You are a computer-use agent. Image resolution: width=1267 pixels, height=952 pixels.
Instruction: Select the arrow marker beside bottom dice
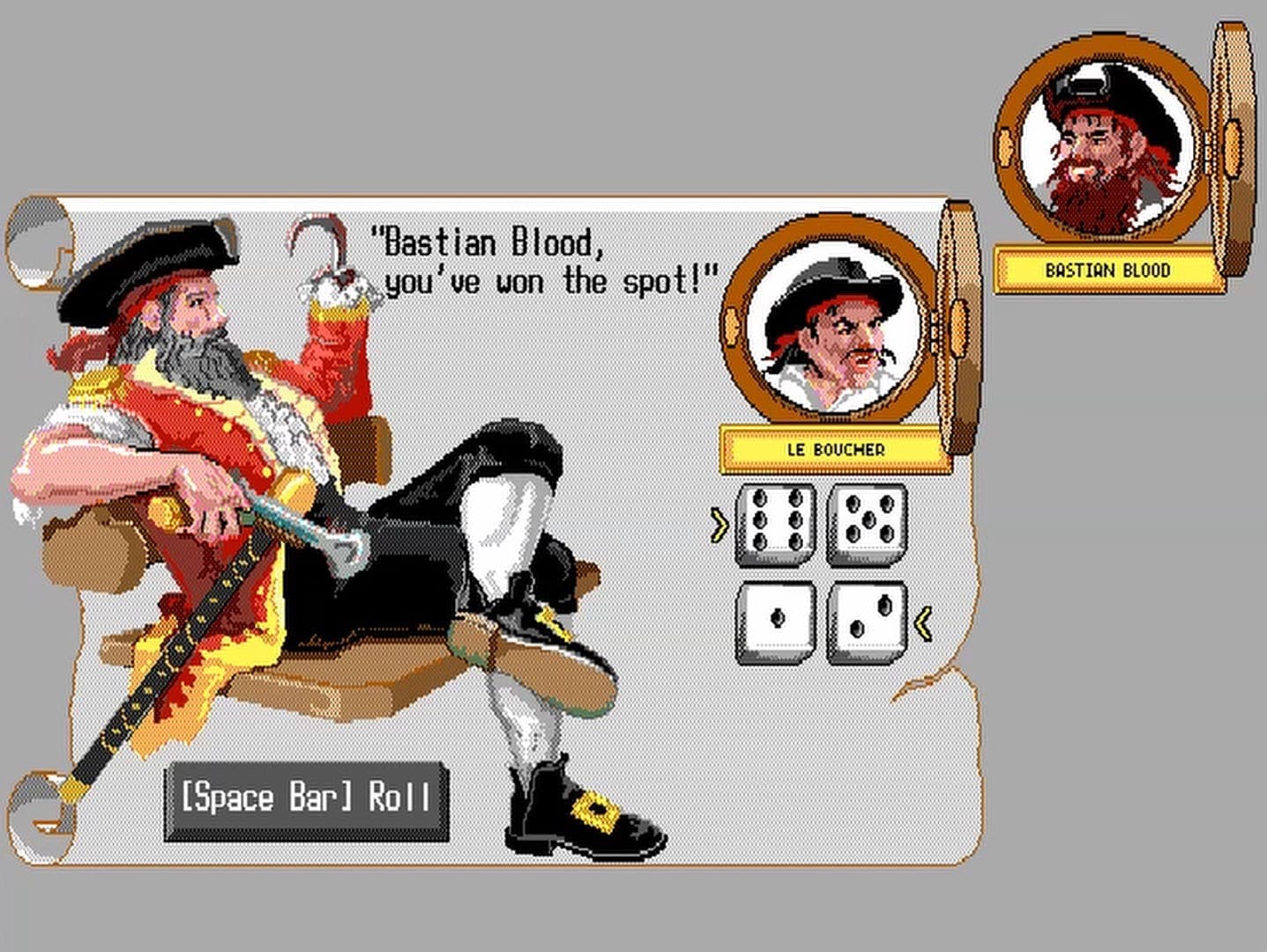pos(922,622)
